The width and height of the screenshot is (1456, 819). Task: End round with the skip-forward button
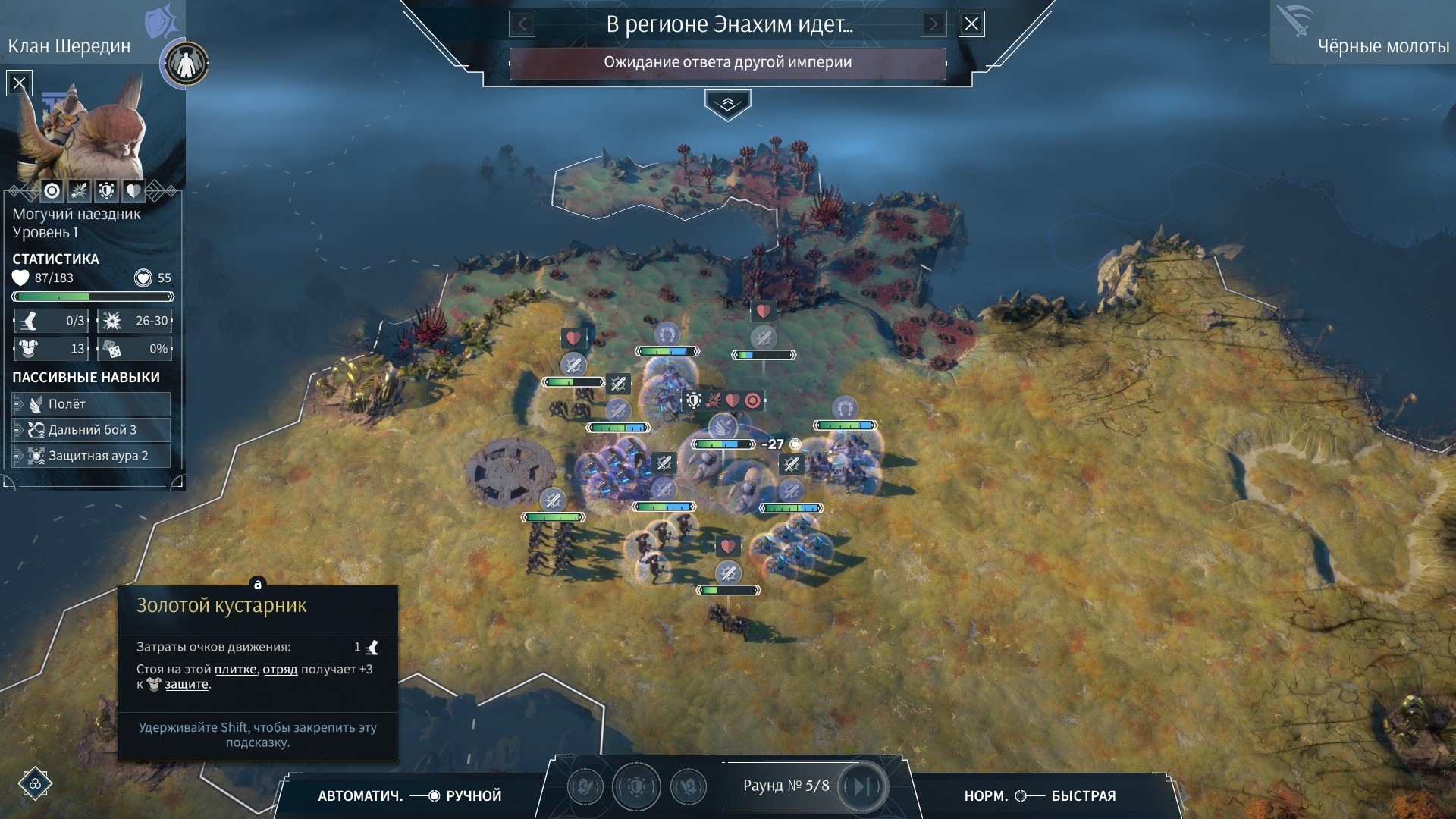pos(861,786)
